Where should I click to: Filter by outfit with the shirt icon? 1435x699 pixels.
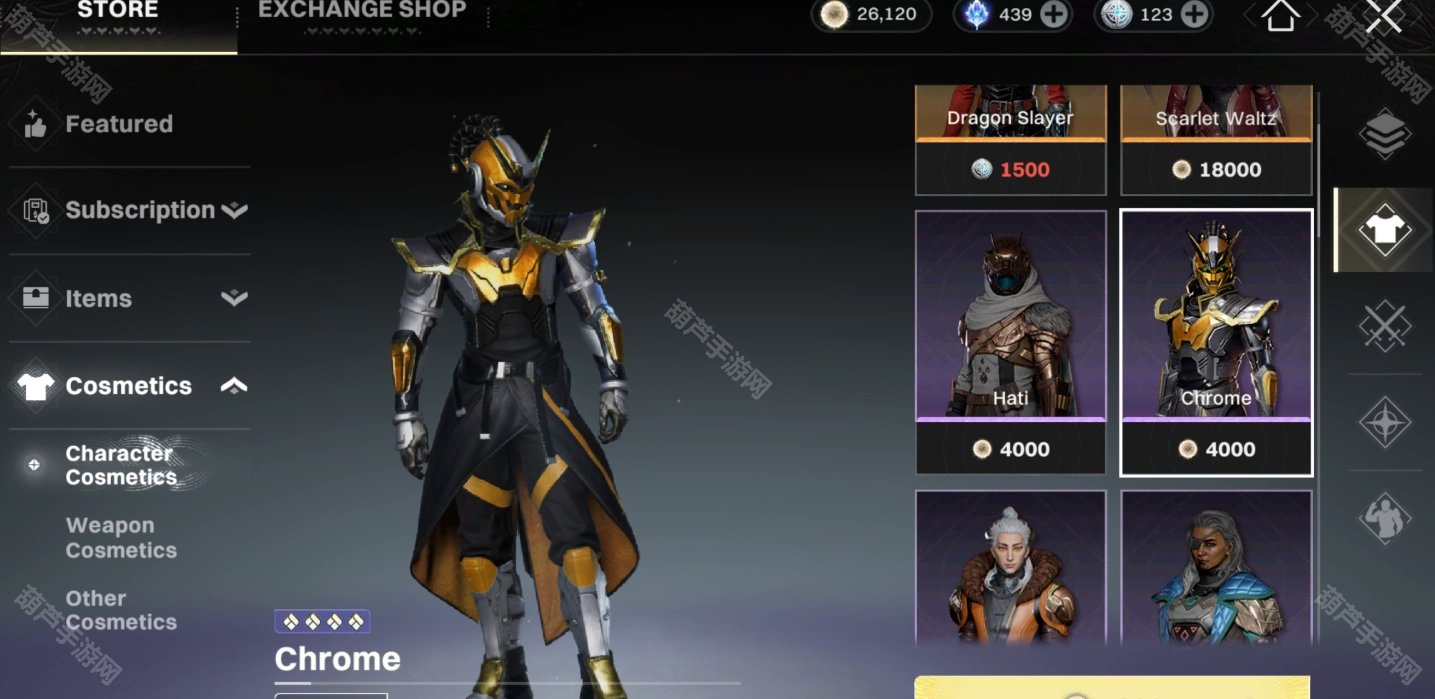(x=1385, y=230)
